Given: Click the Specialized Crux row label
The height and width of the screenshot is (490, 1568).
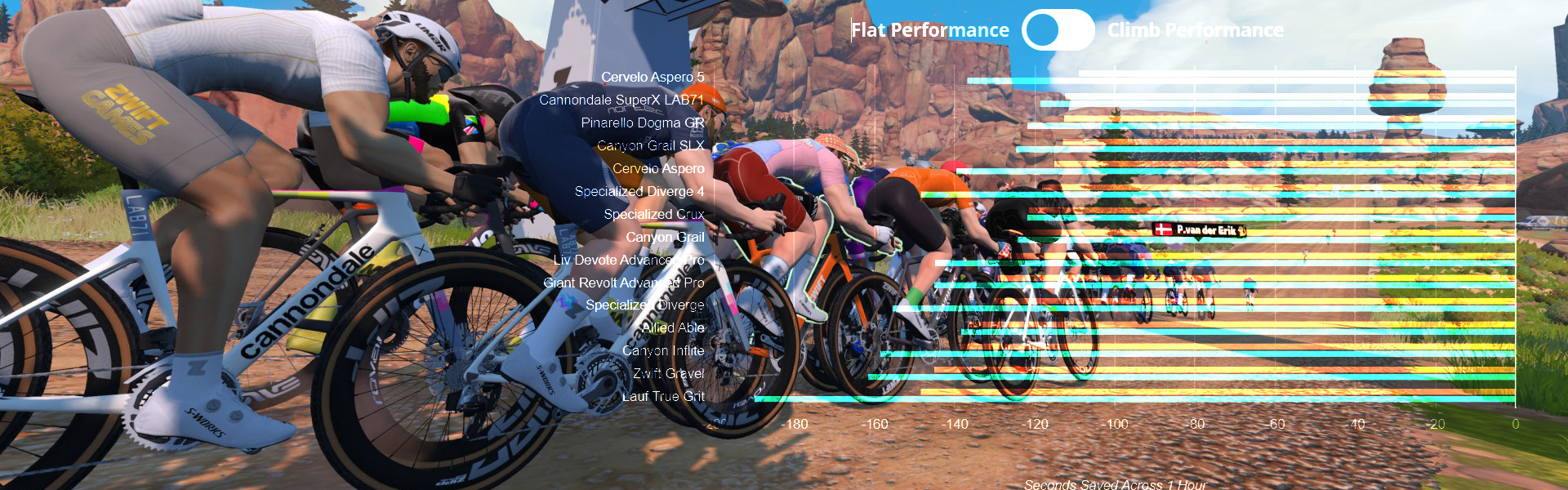Looking at the screenshot, I should click(x=653, y=214).
